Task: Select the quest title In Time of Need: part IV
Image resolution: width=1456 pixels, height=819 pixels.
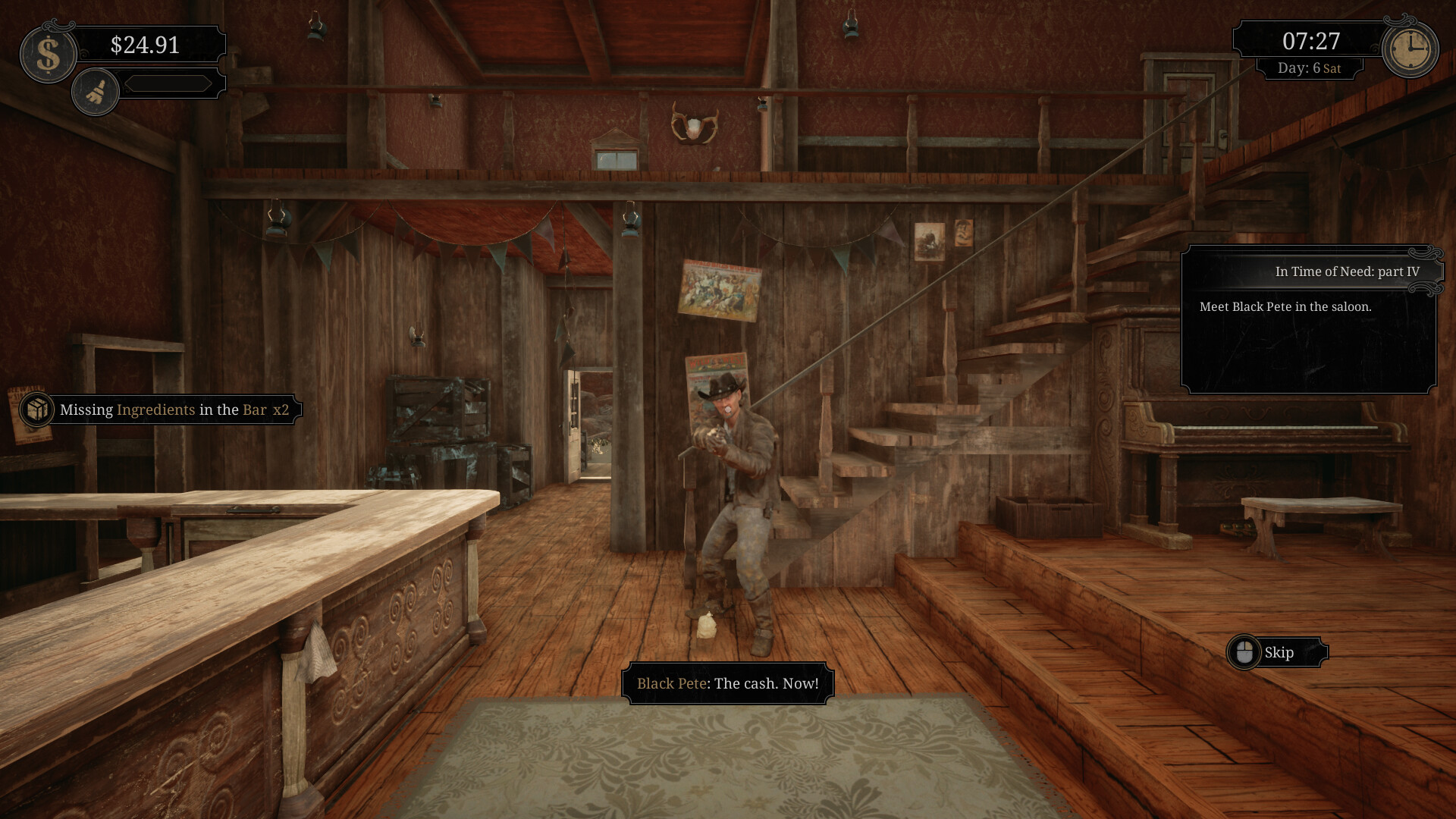Action: click(1349, 271)
